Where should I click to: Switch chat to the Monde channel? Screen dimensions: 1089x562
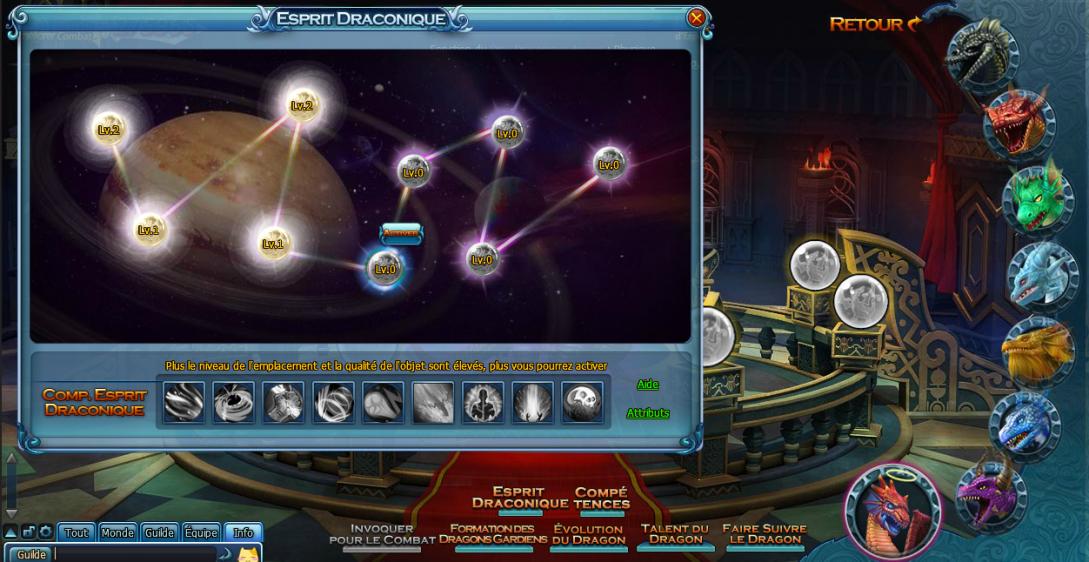[117, 533]
